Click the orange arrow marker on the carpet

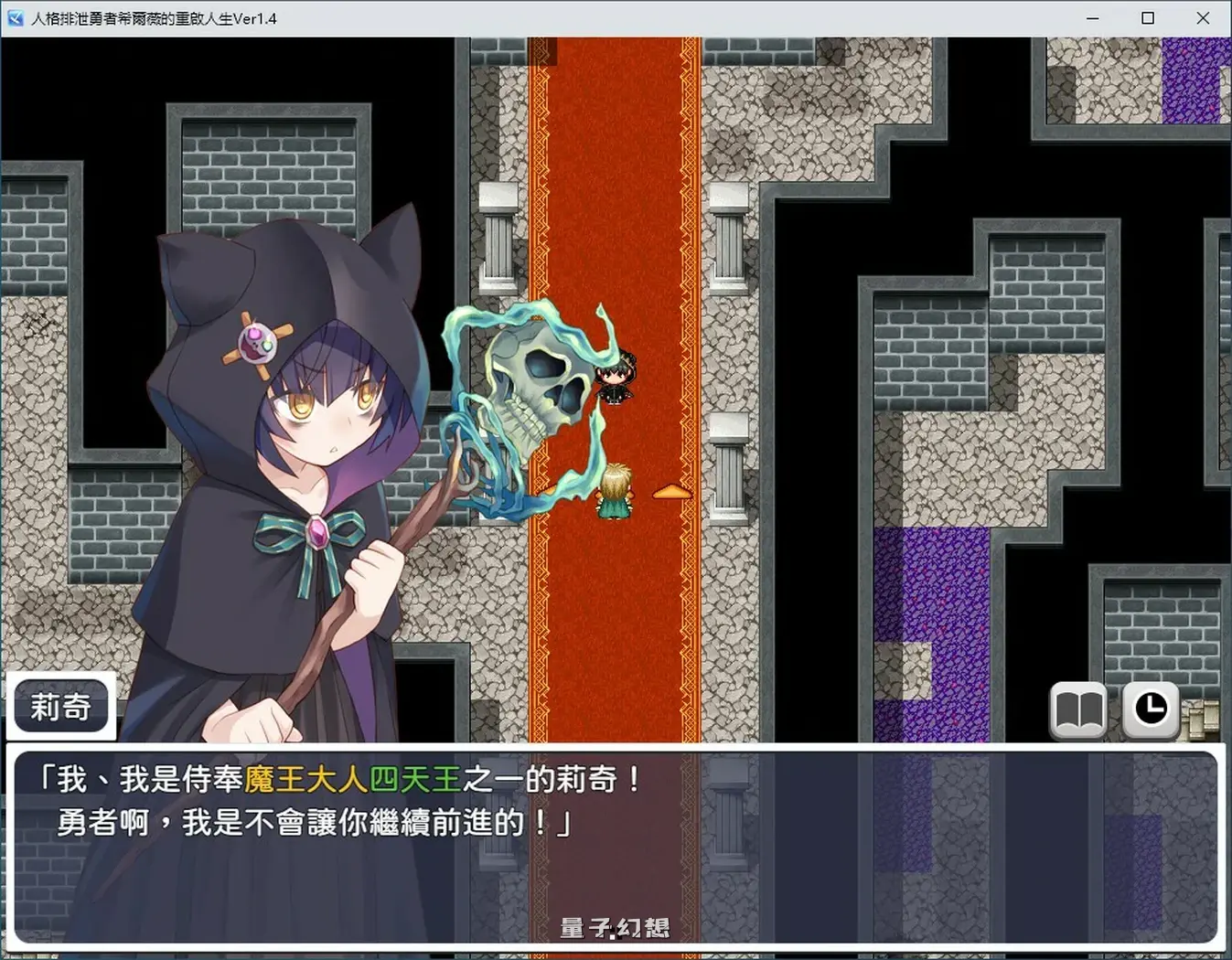673,491
